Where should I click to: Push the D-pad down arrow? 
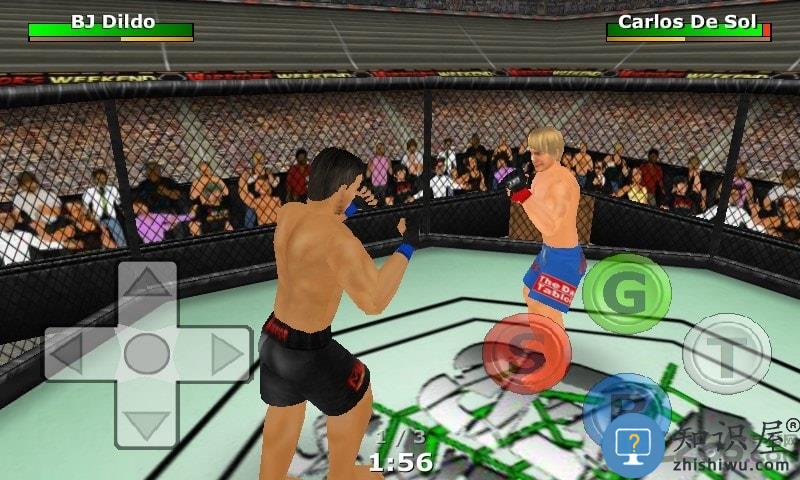point(146,425)
